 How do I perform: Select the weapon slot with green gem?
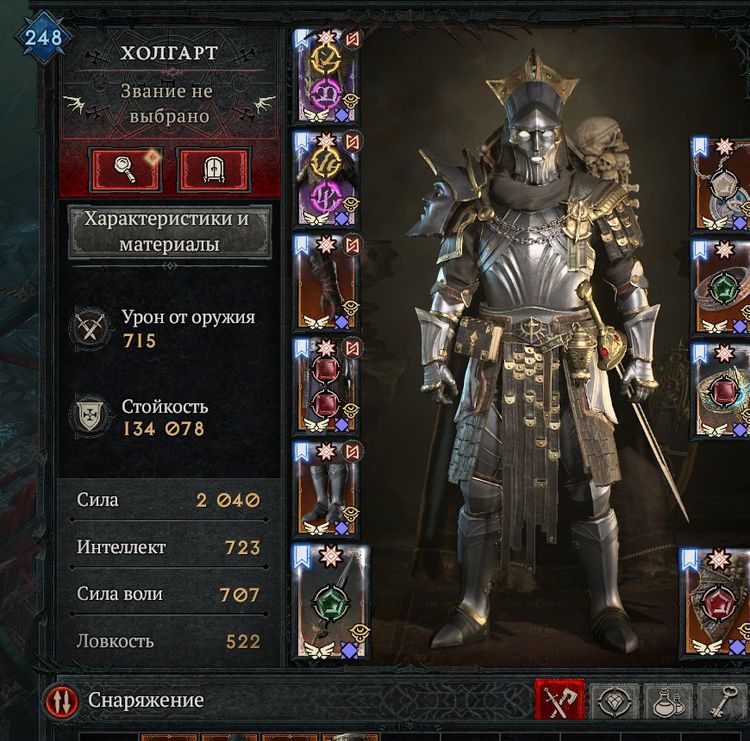coord(331,602)
